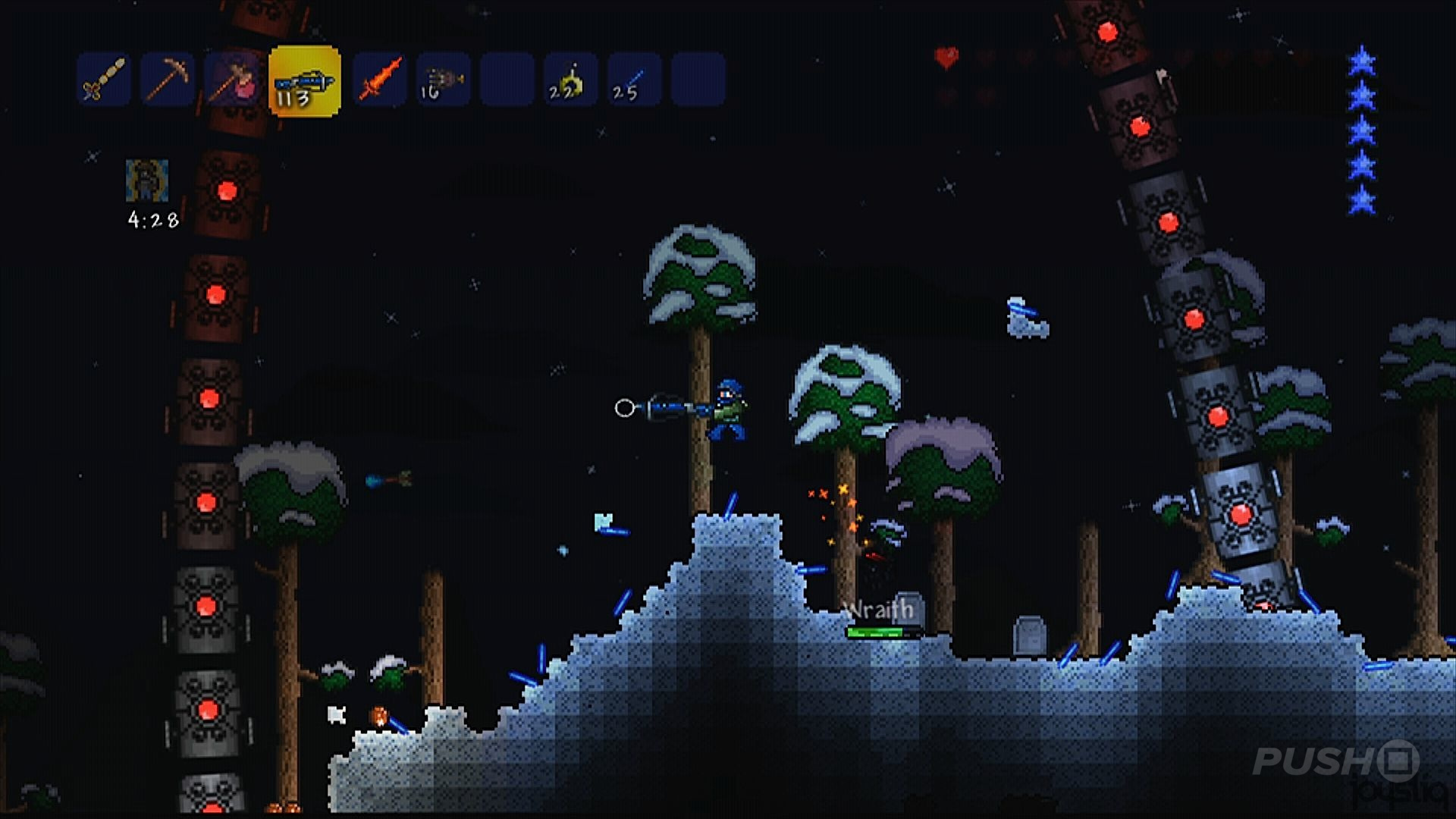Click the topmost blue mana star
Viewport: 1456px width, 819px height.
tap(1363, 62)
